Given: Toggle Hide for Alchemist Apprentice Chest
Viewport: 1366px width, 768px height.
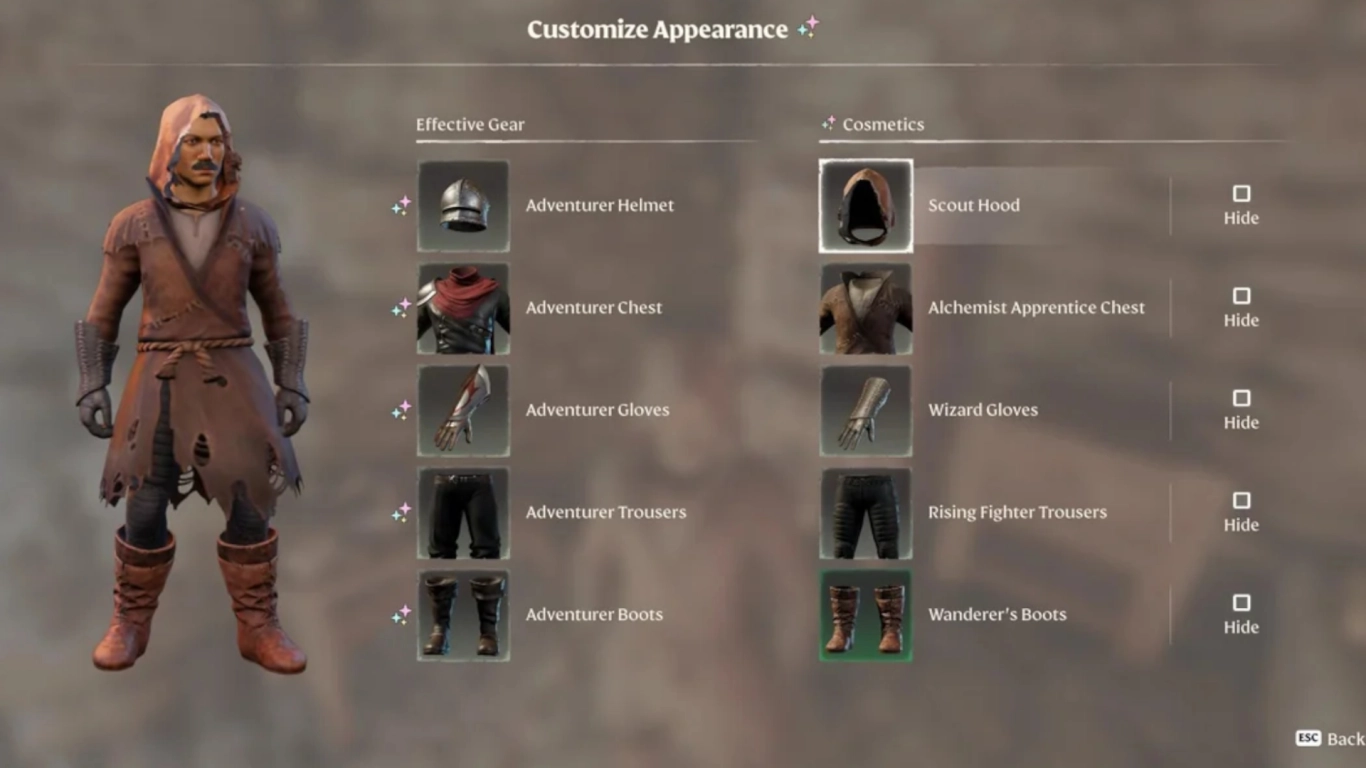Looking at the screenshot, I should 1241,296.
